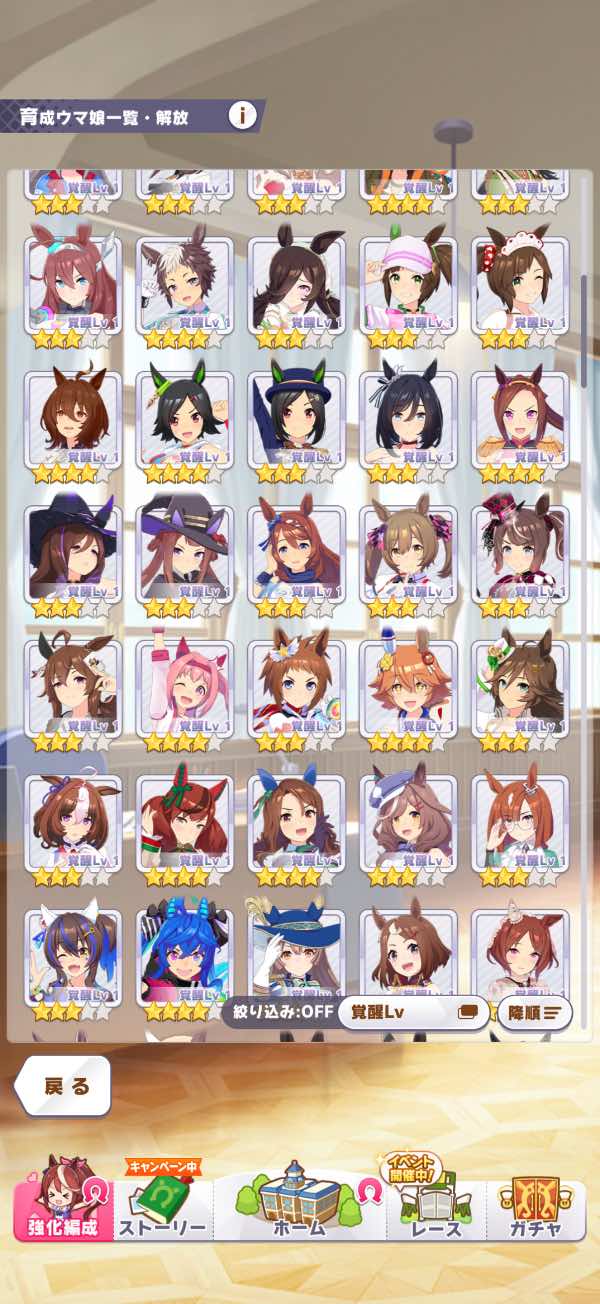Select the girl in the lavender beret

(x=408, y=819)
